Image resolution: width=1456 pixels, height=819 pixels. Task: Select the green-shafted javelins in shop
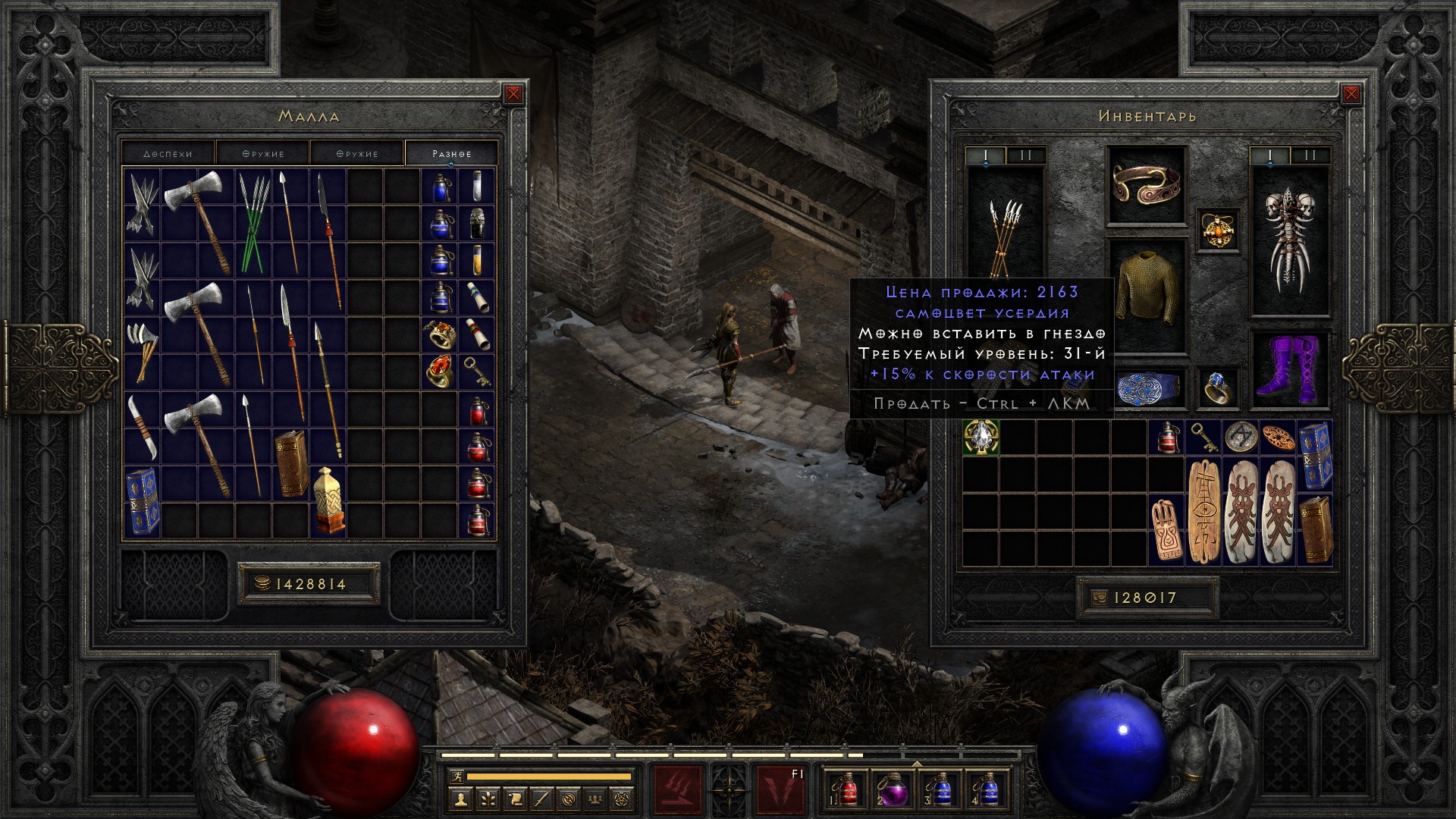point(253,224)
